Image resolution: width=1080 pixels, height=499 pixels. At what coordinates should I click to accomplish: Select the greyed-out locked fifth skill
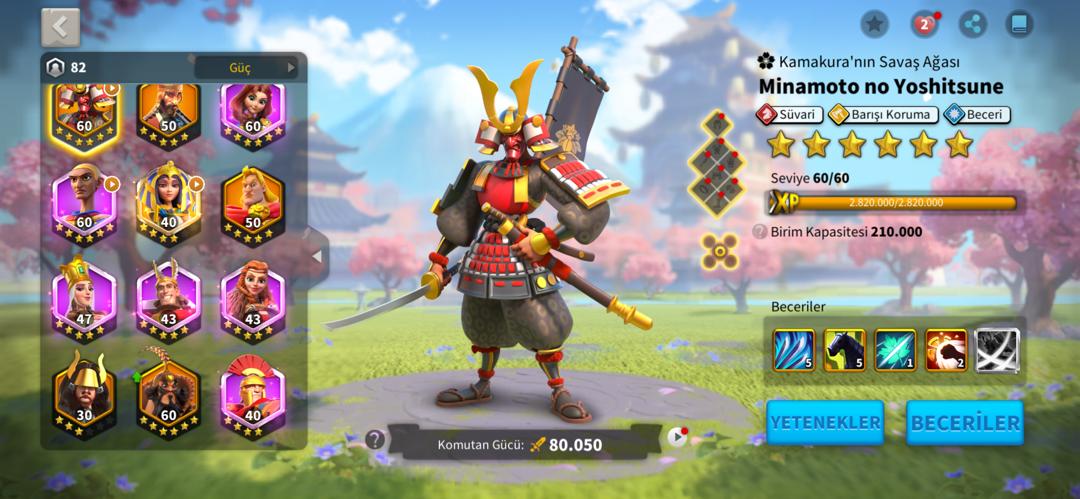point(997,350)
